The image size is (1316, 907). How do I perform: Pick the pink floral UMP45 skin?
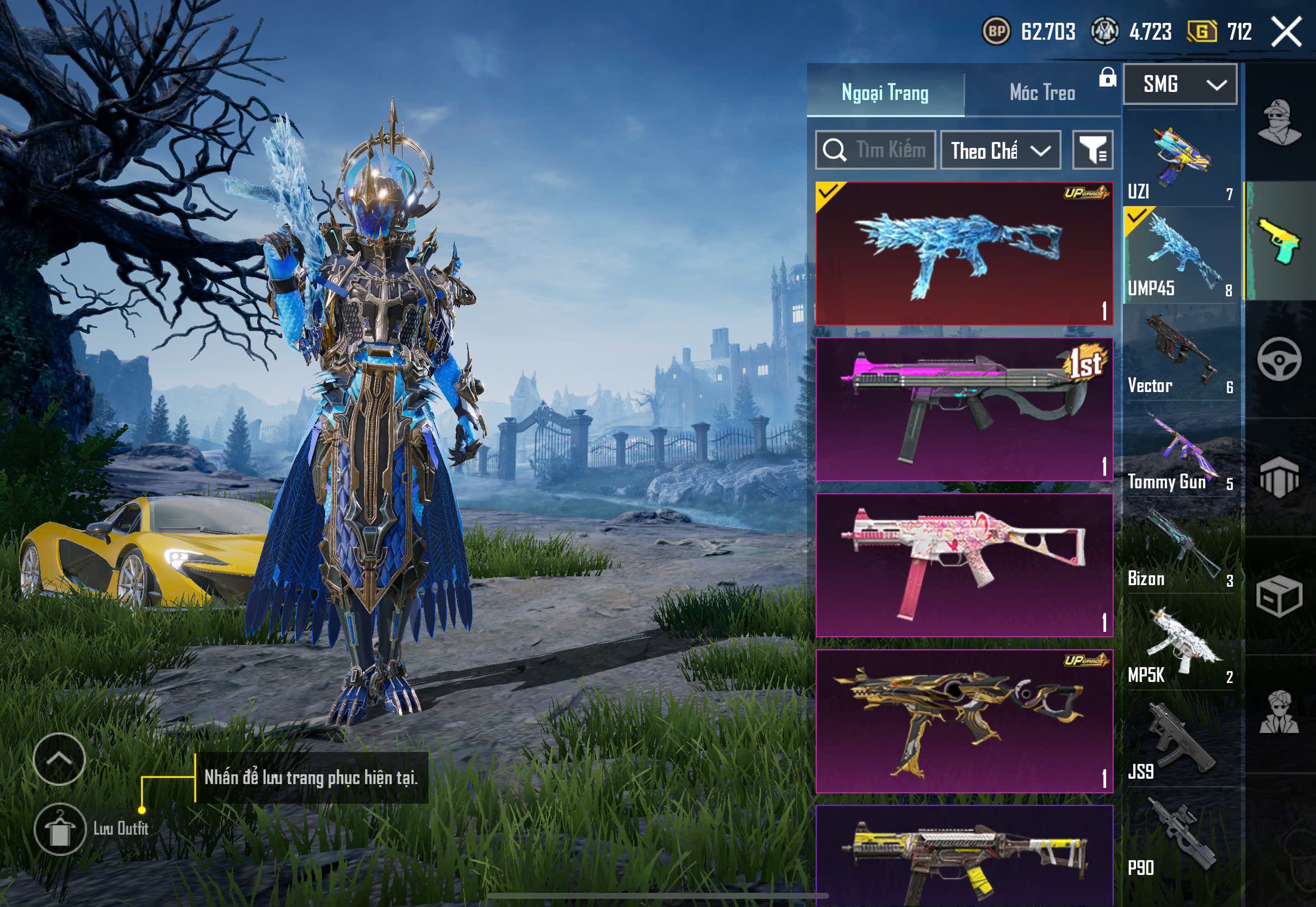pyautogui.click(x=964, y=565)
